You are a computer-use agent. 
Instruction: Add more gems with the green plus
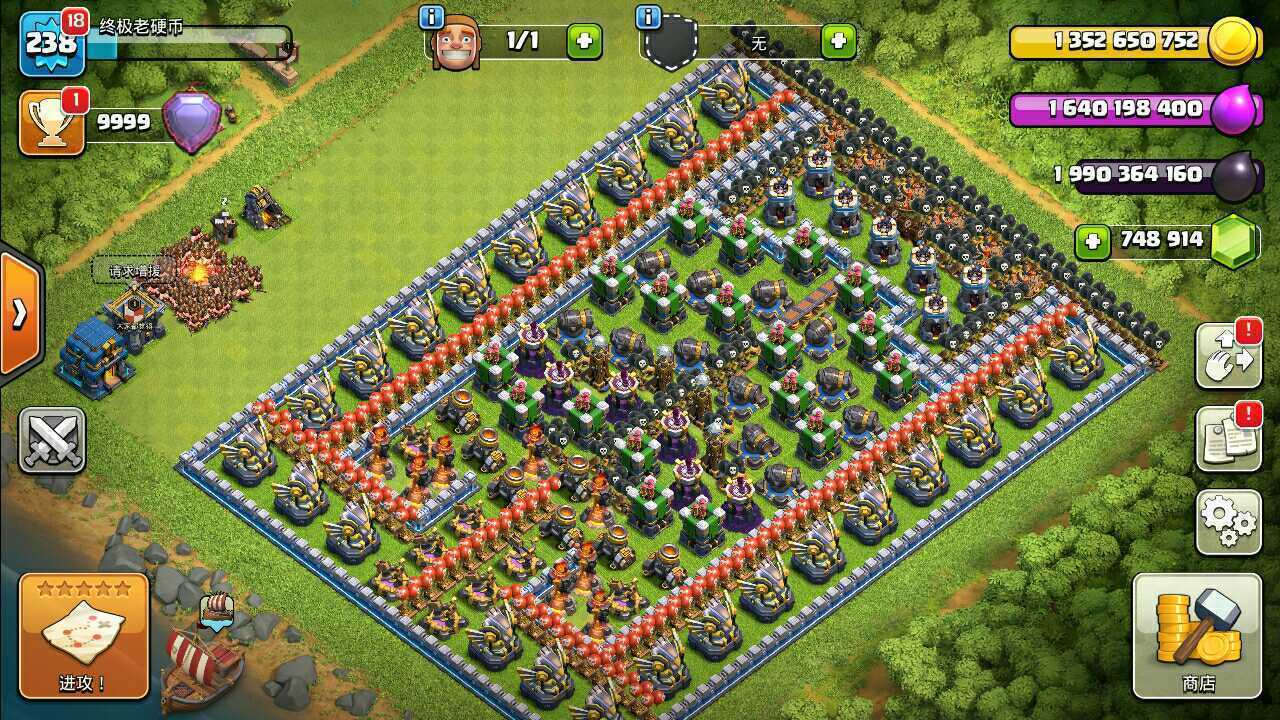[x=1093, y=241]
